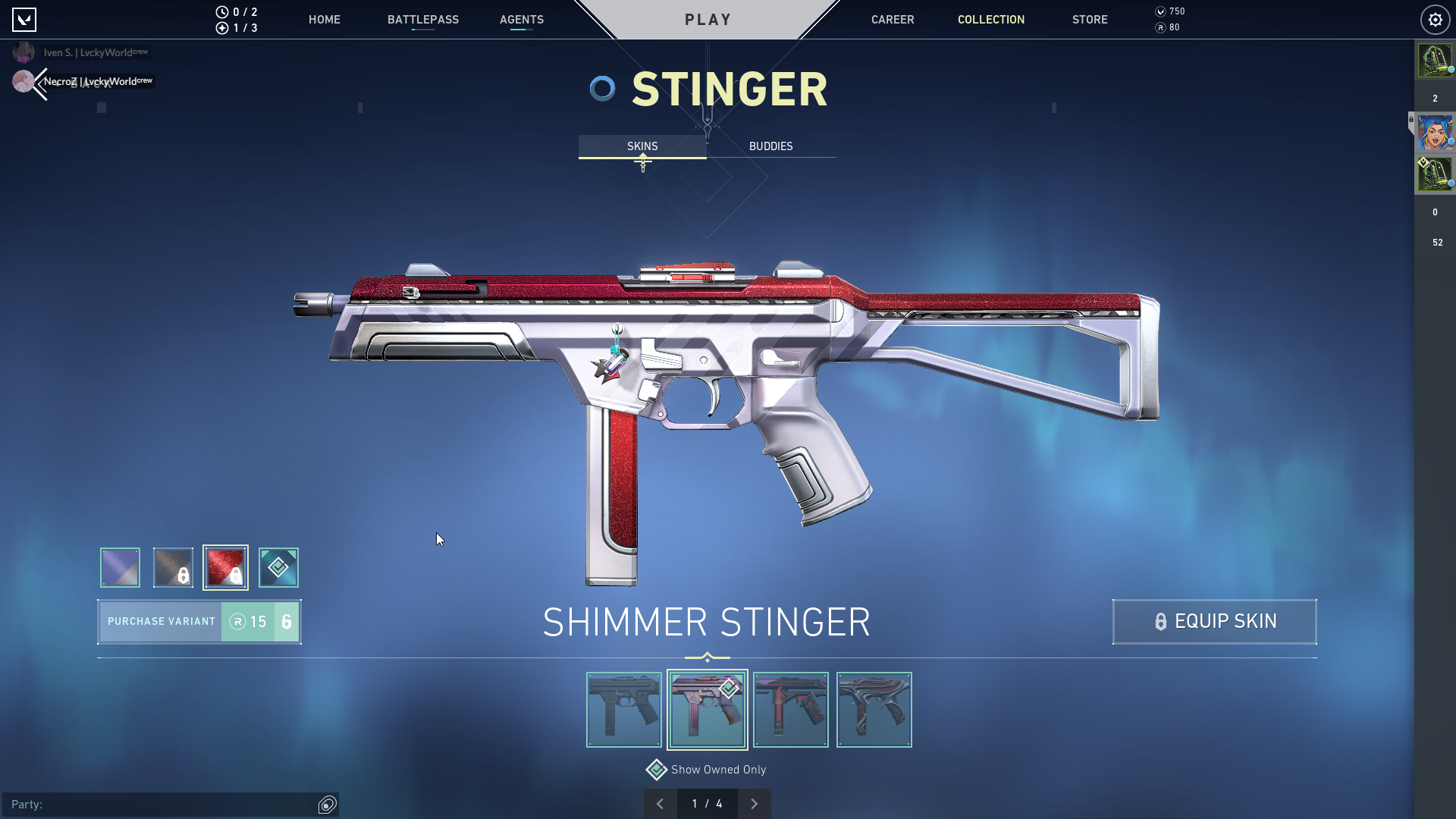Visit the Store
The image size is (1456, 819).
(x=1089, y=20)
